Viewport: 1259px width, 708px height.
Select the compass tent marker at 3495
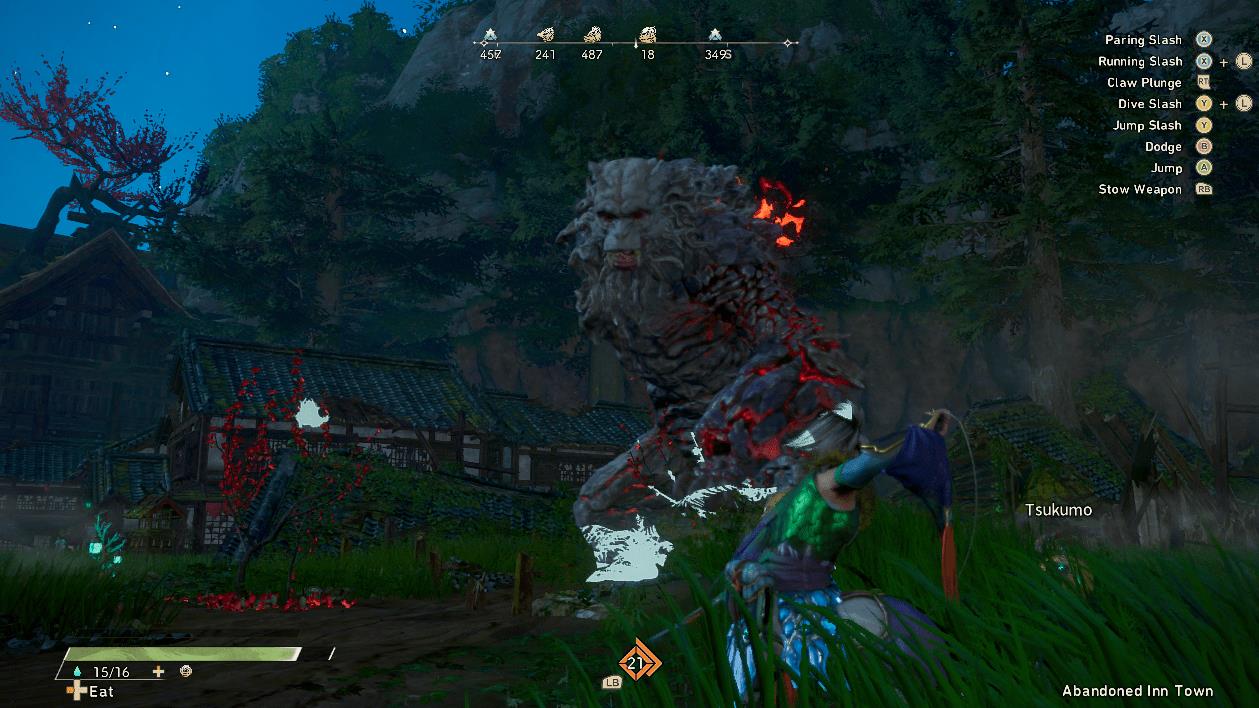[x=716, y=35]
